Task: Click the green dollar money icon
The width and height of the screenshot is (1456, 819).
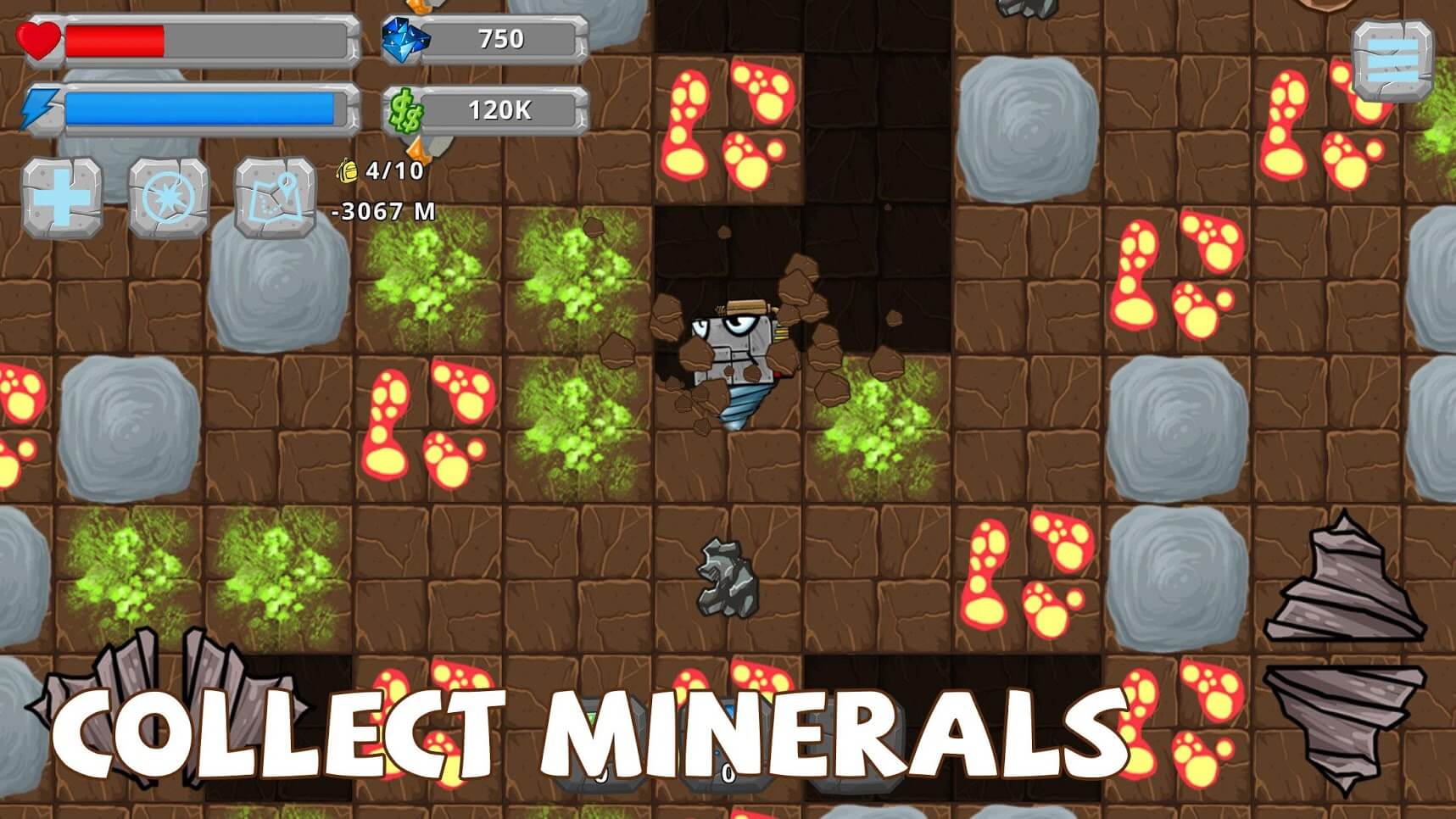Action: pyautogui.click(x=405, y=109)
